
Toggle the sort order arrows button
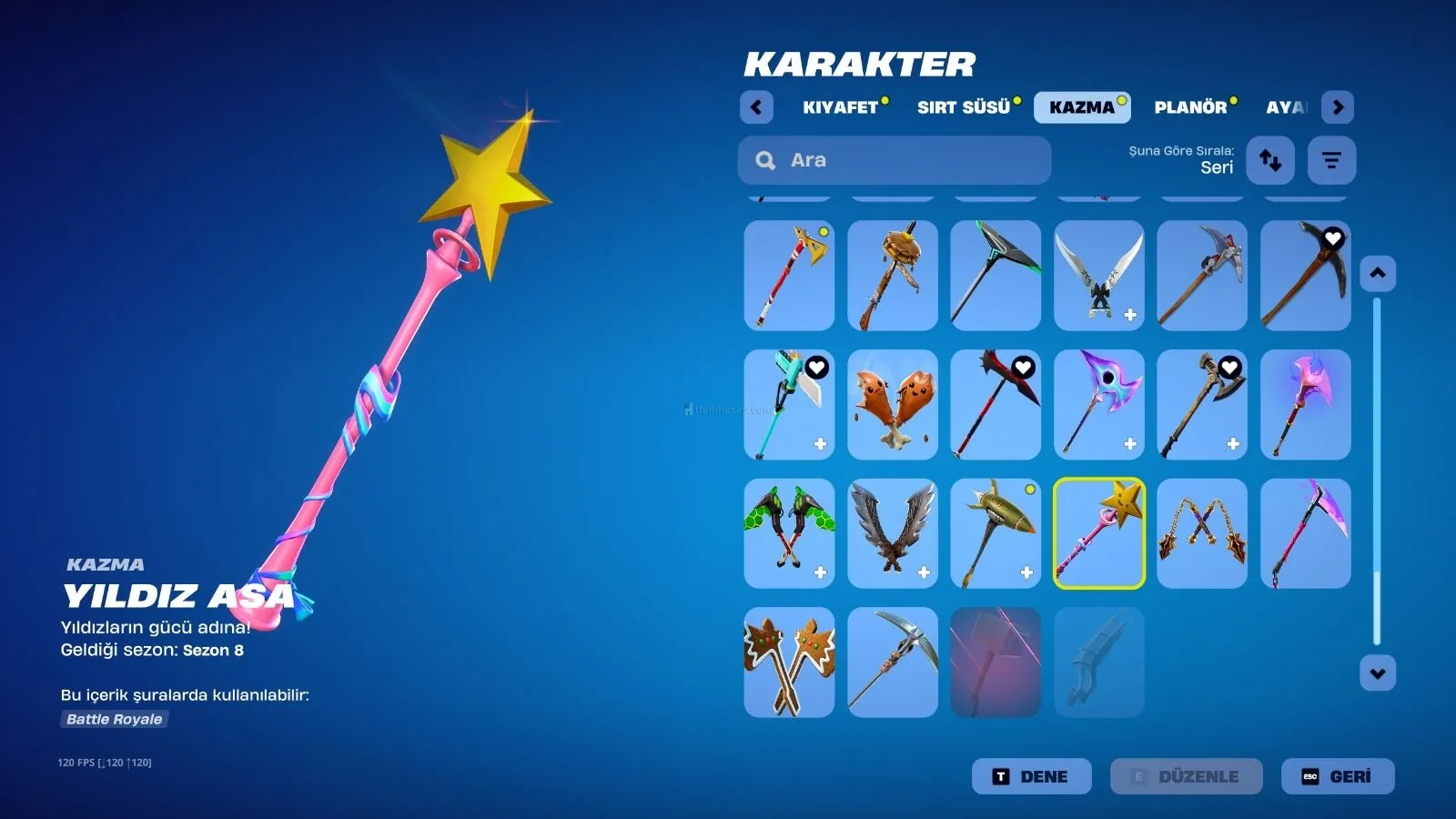click(x=1269, y=160)
